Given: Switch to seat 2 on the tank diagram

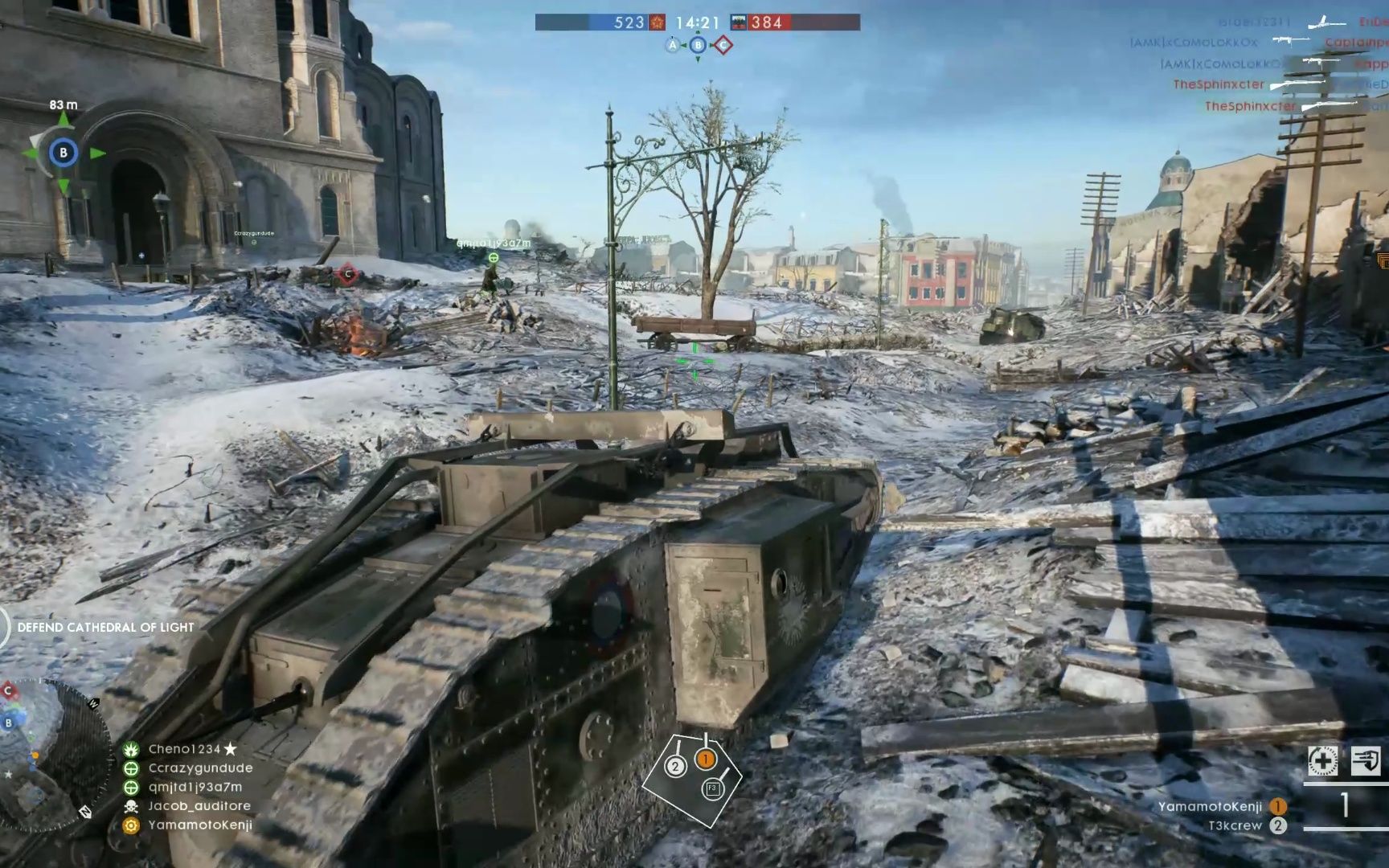Looking at the screenshot, I should point(675,767).
